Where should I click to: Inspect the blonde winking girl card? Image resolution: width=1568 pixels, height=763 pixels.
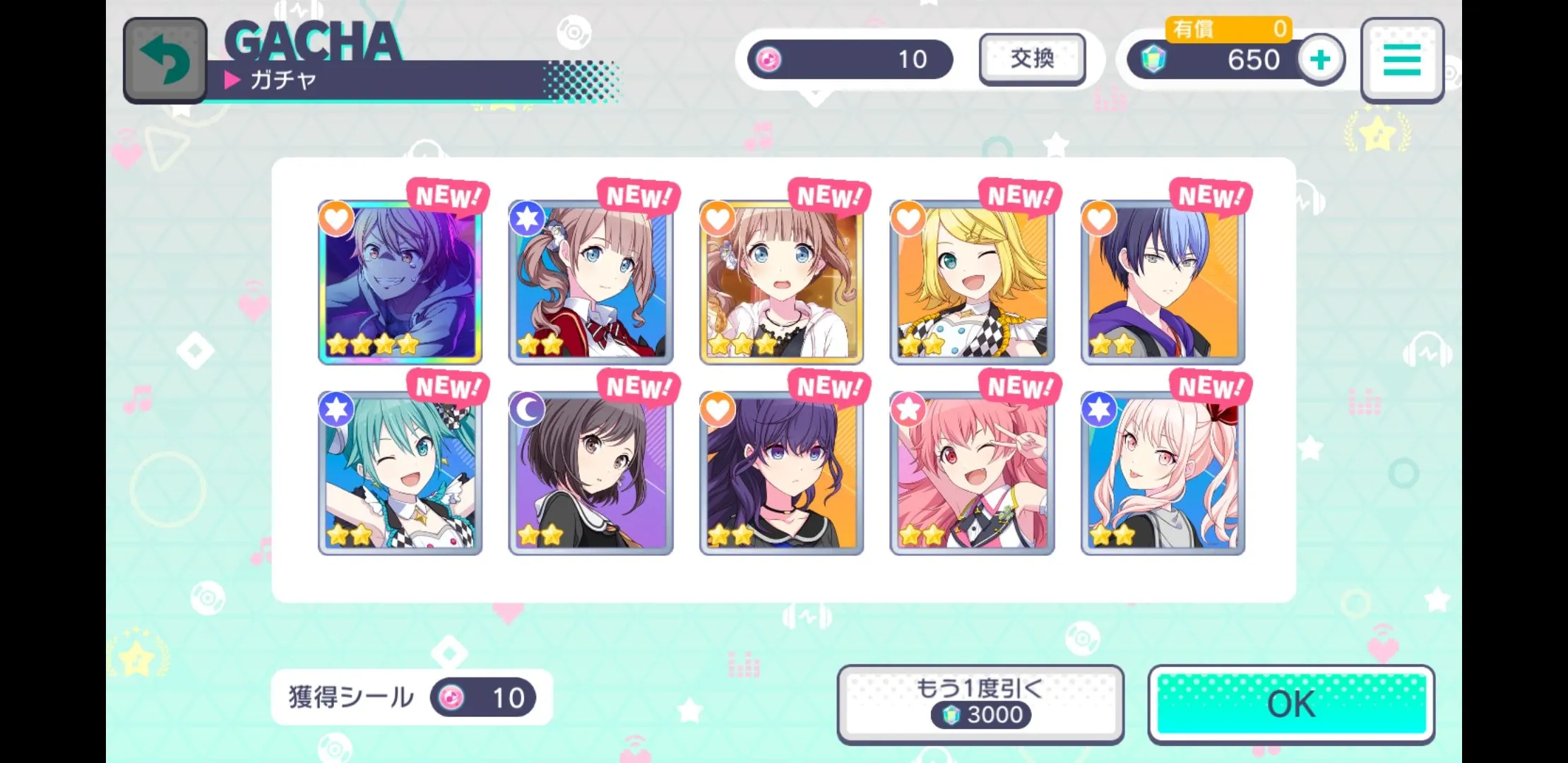click(972, 283)
